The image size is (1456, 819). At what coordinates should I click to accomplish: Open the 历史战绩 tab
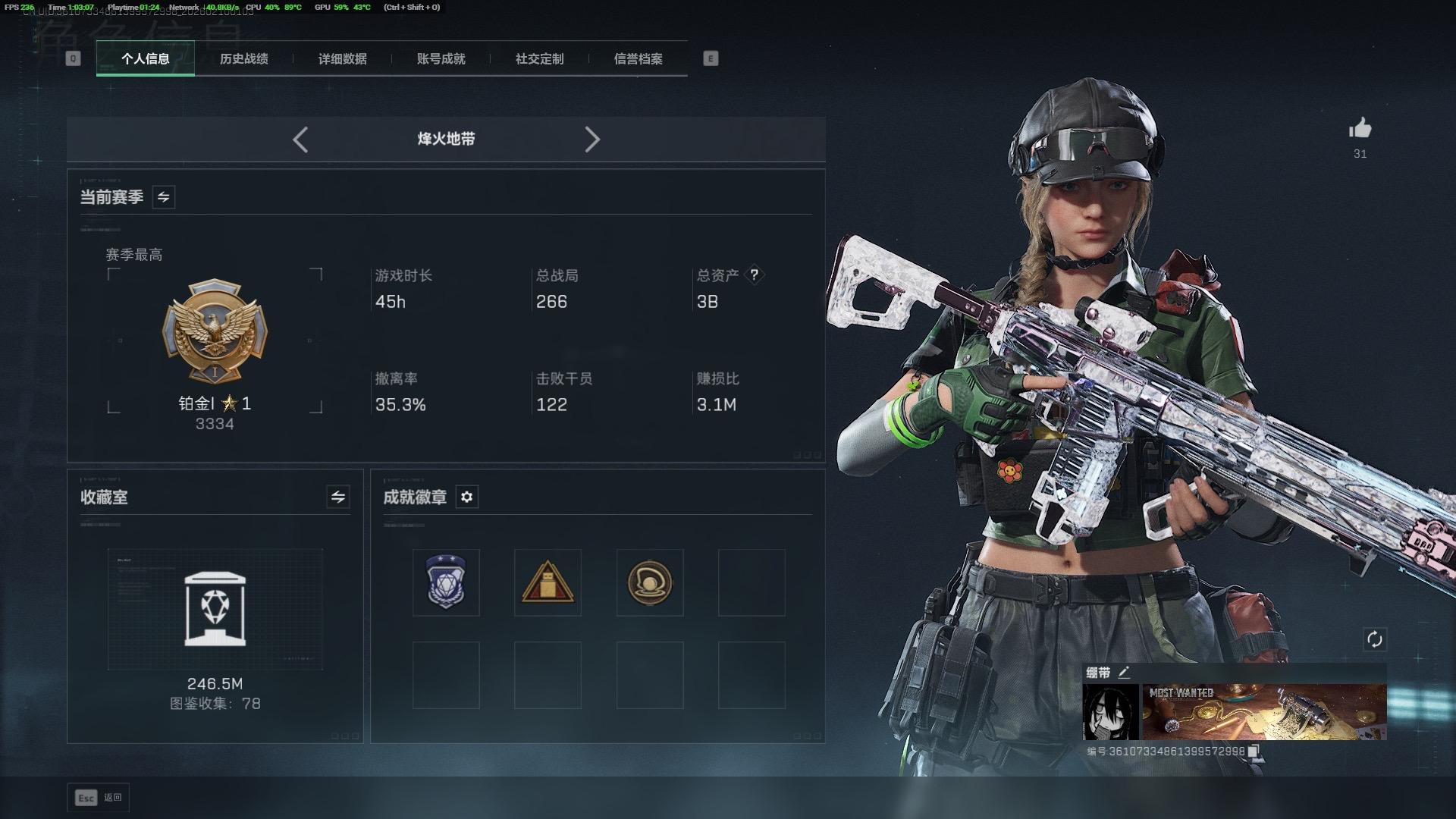pos(243,59)
